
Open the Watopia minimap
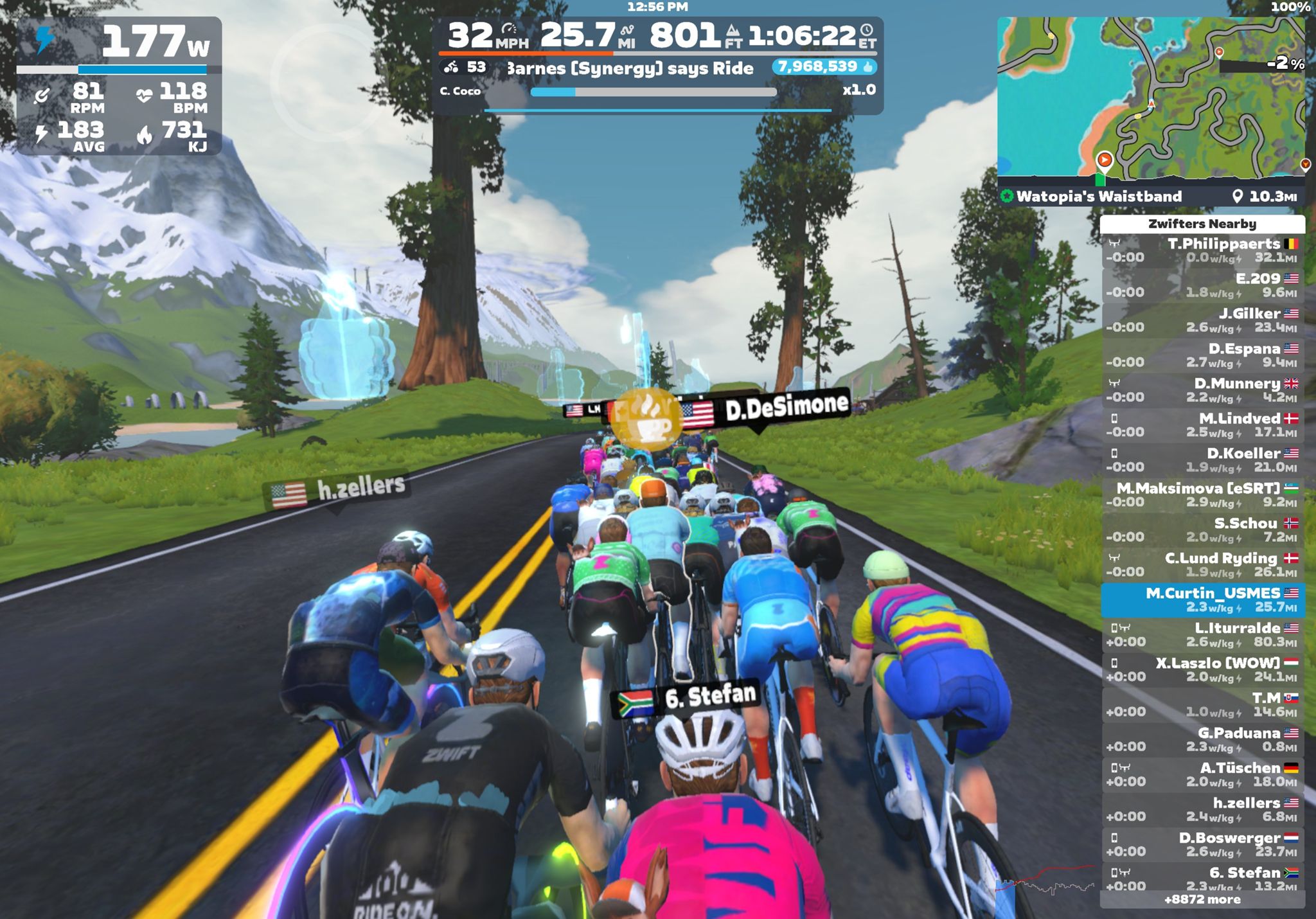1150,96
